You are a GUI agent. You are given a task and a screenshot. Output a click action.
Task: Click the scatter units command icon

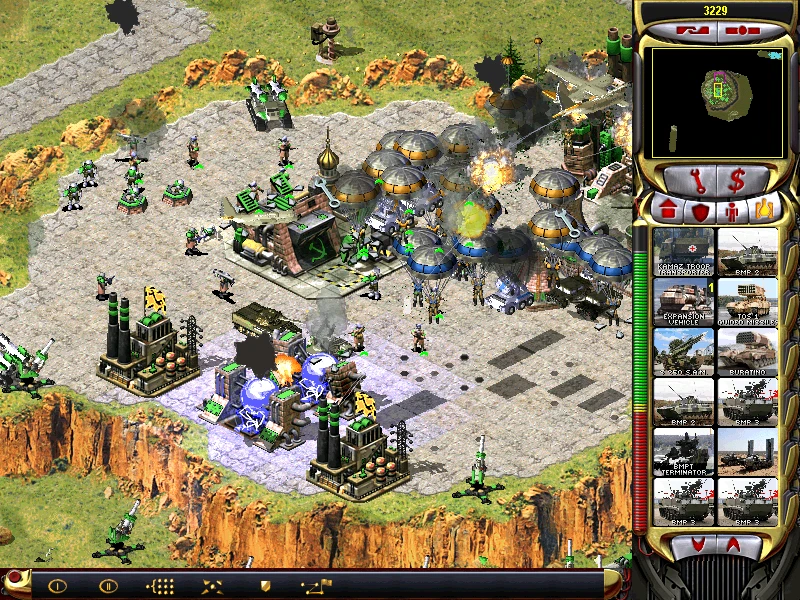tap(212, 585)
